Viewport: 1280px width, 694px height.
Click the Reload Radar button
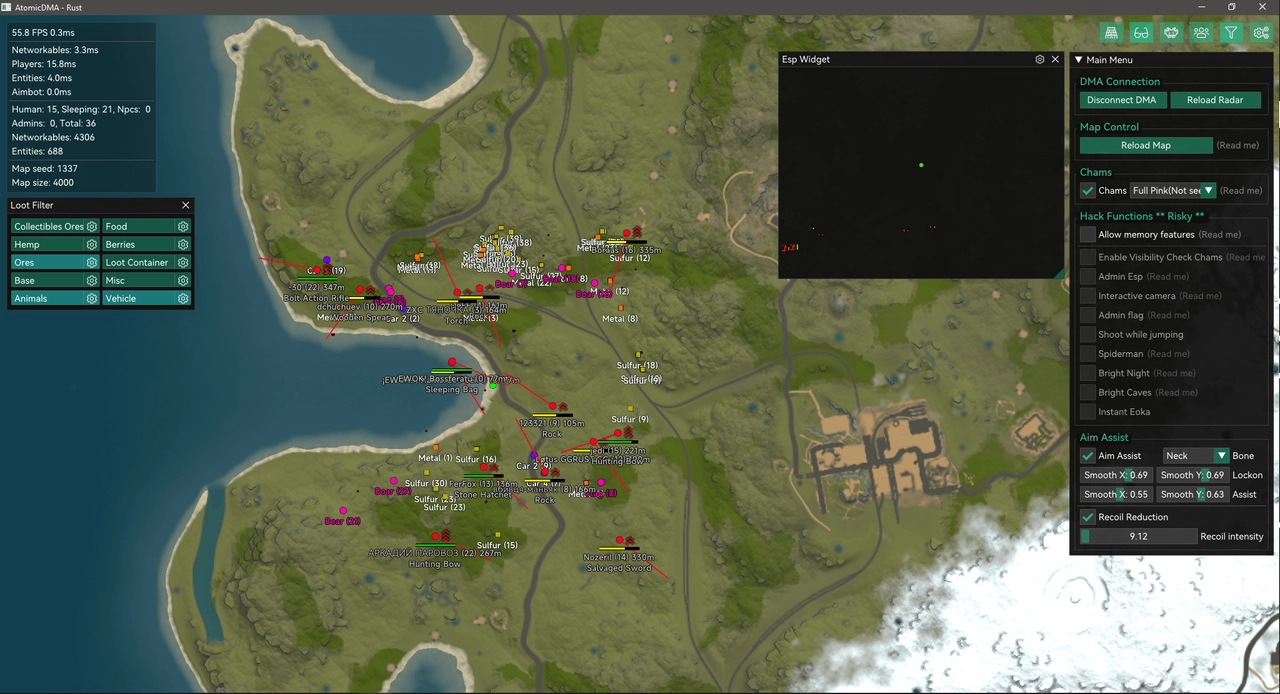click(x=1215, y=100)
